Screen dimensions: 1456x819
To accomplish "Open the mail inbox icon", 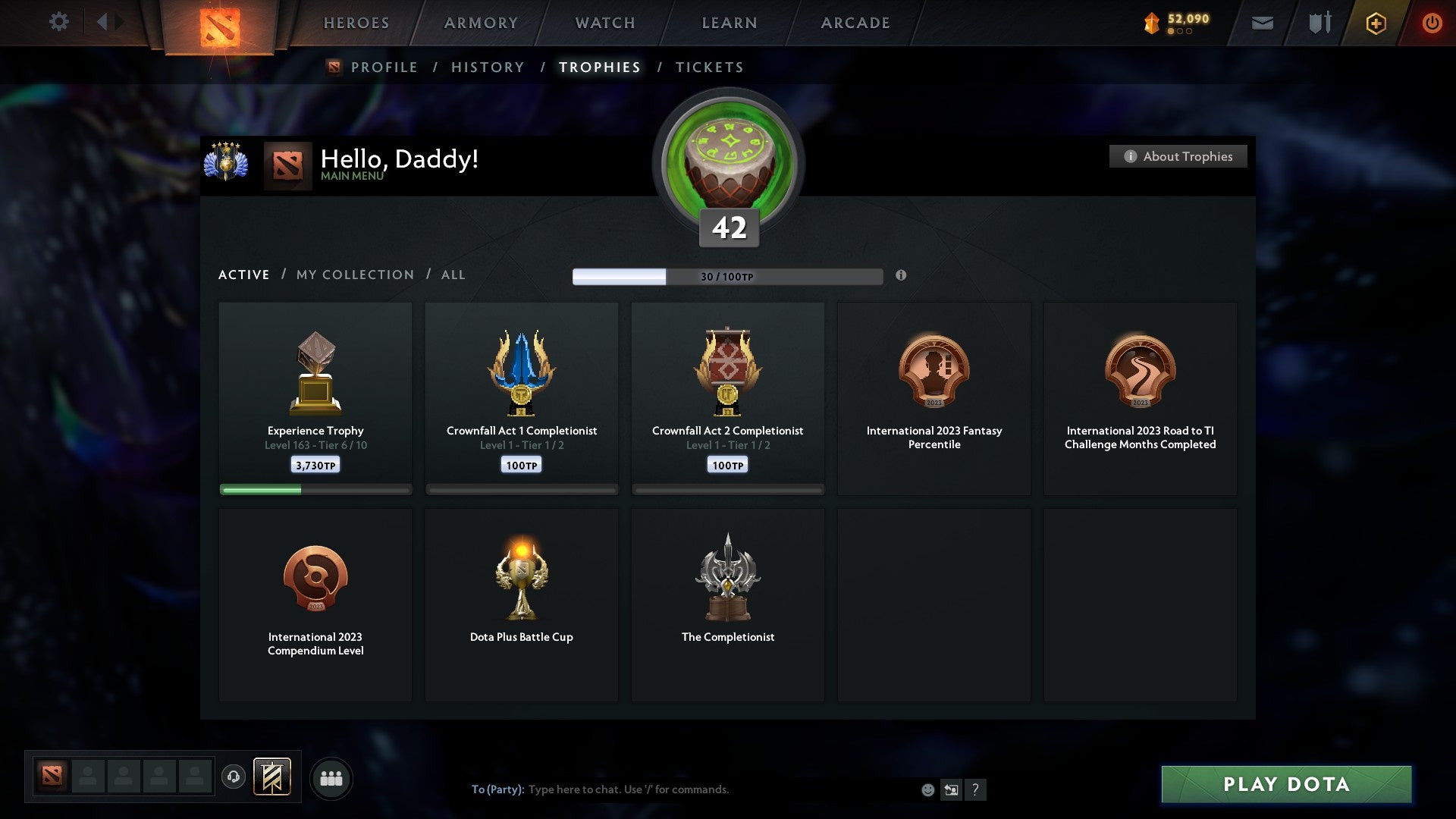I will coord(1261,23).
